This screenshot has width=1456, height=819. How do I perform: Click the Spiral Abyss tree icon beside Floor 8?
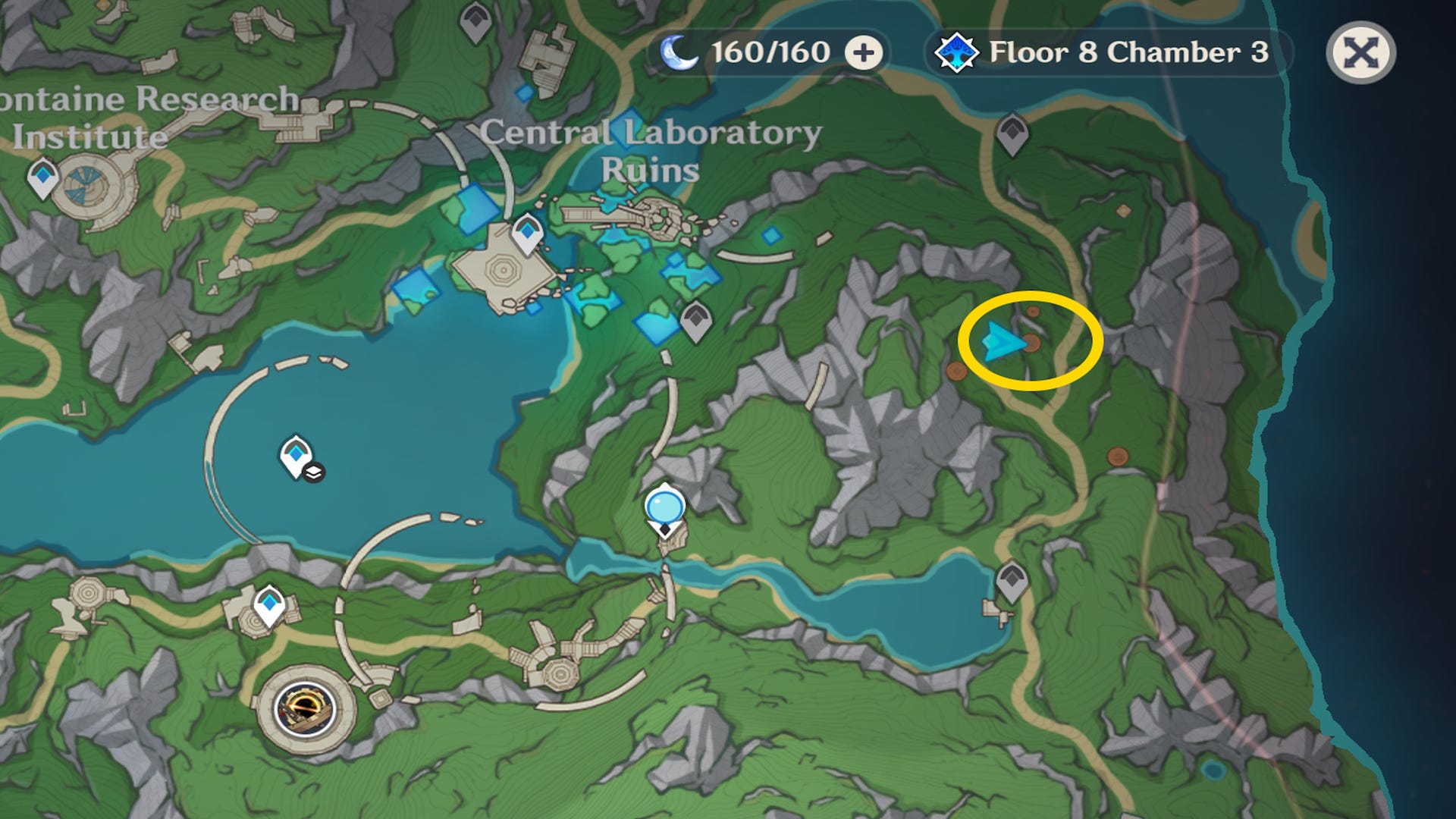(957, 50)
